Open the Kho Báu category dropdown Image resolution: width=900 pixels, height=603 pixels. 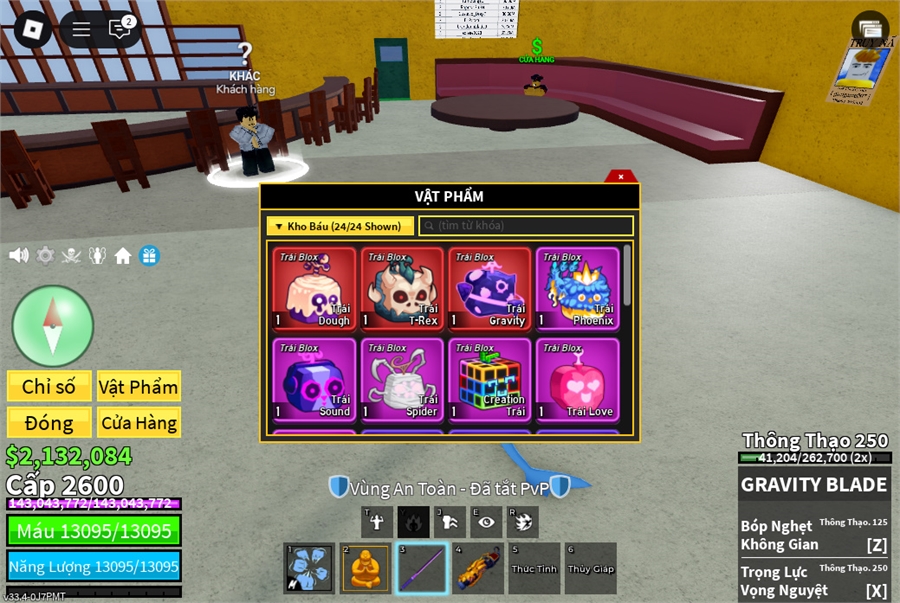point(339,226)
